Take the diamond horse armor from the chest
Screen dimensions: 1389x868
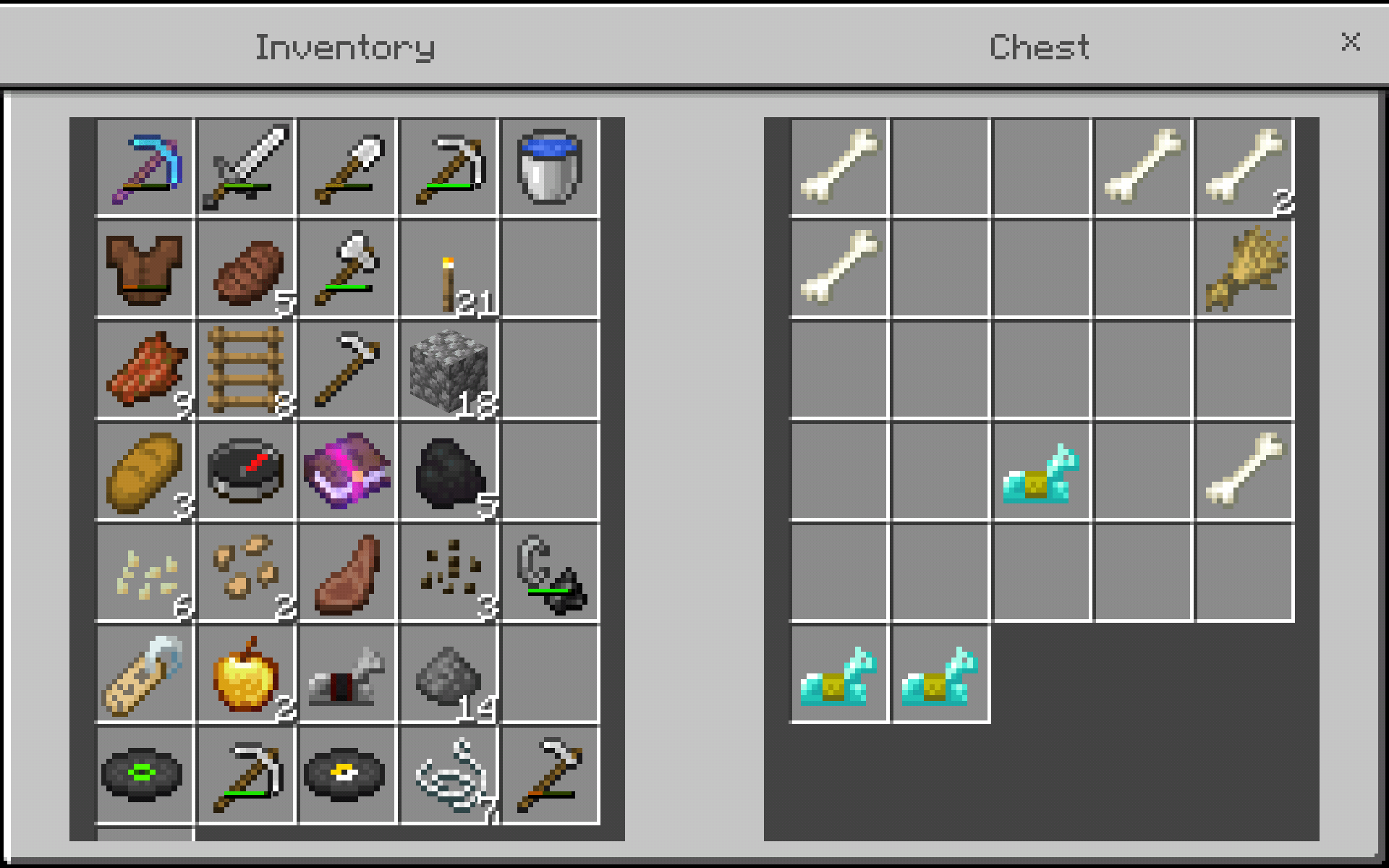[x=1040, y=472]
